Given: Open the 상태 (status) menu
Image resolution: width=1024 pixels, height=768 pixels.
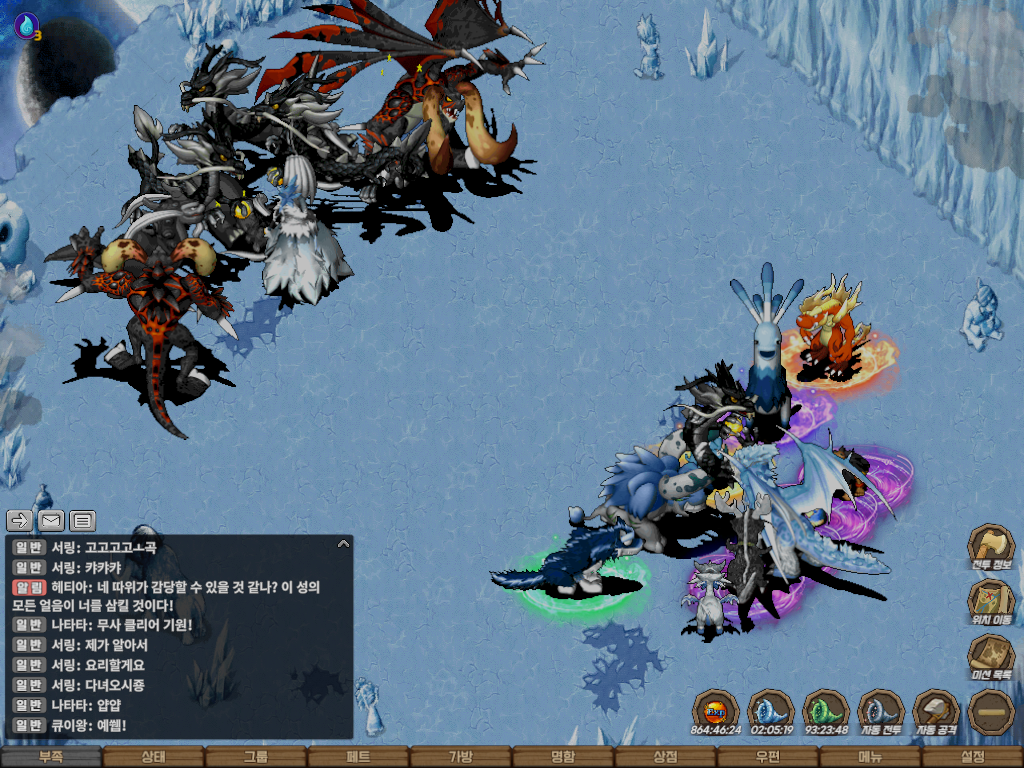Looking at the screenshot, I should 153,757.
